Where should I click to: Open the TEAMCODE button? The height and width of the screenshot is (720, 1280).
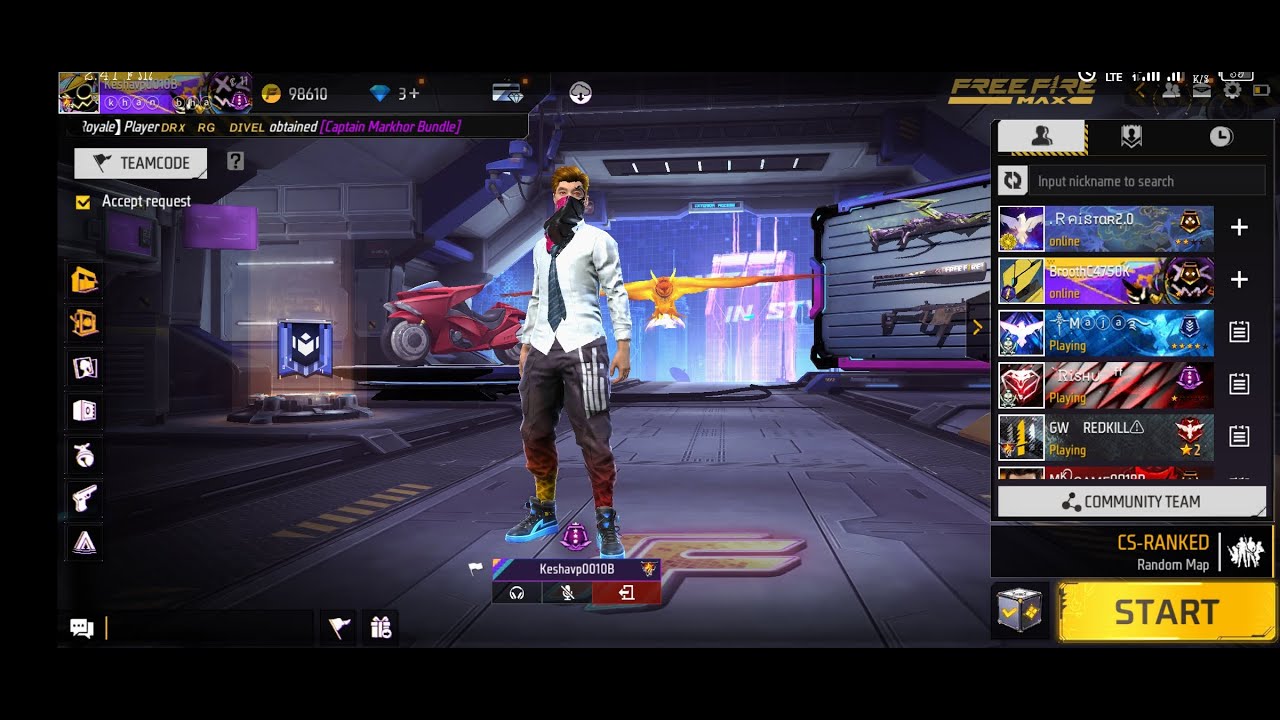pyautogui.click(x=141, y=163)
